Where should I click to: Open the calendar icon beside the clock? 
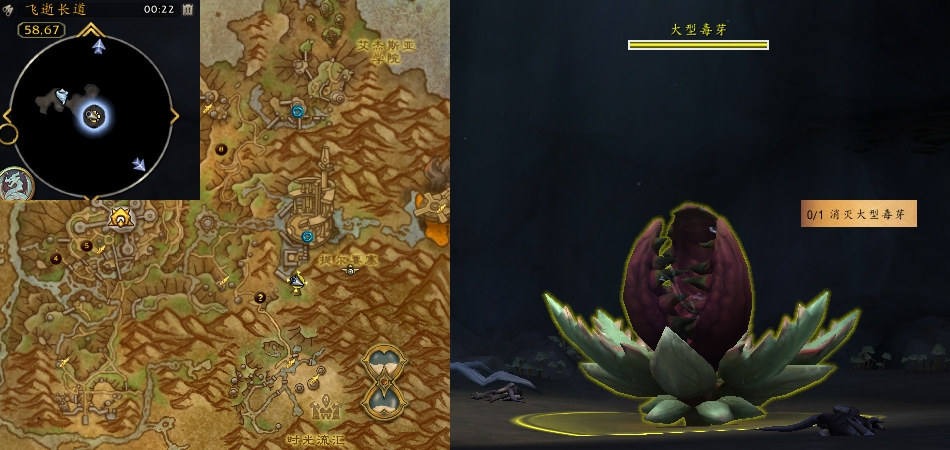point(188,9)
